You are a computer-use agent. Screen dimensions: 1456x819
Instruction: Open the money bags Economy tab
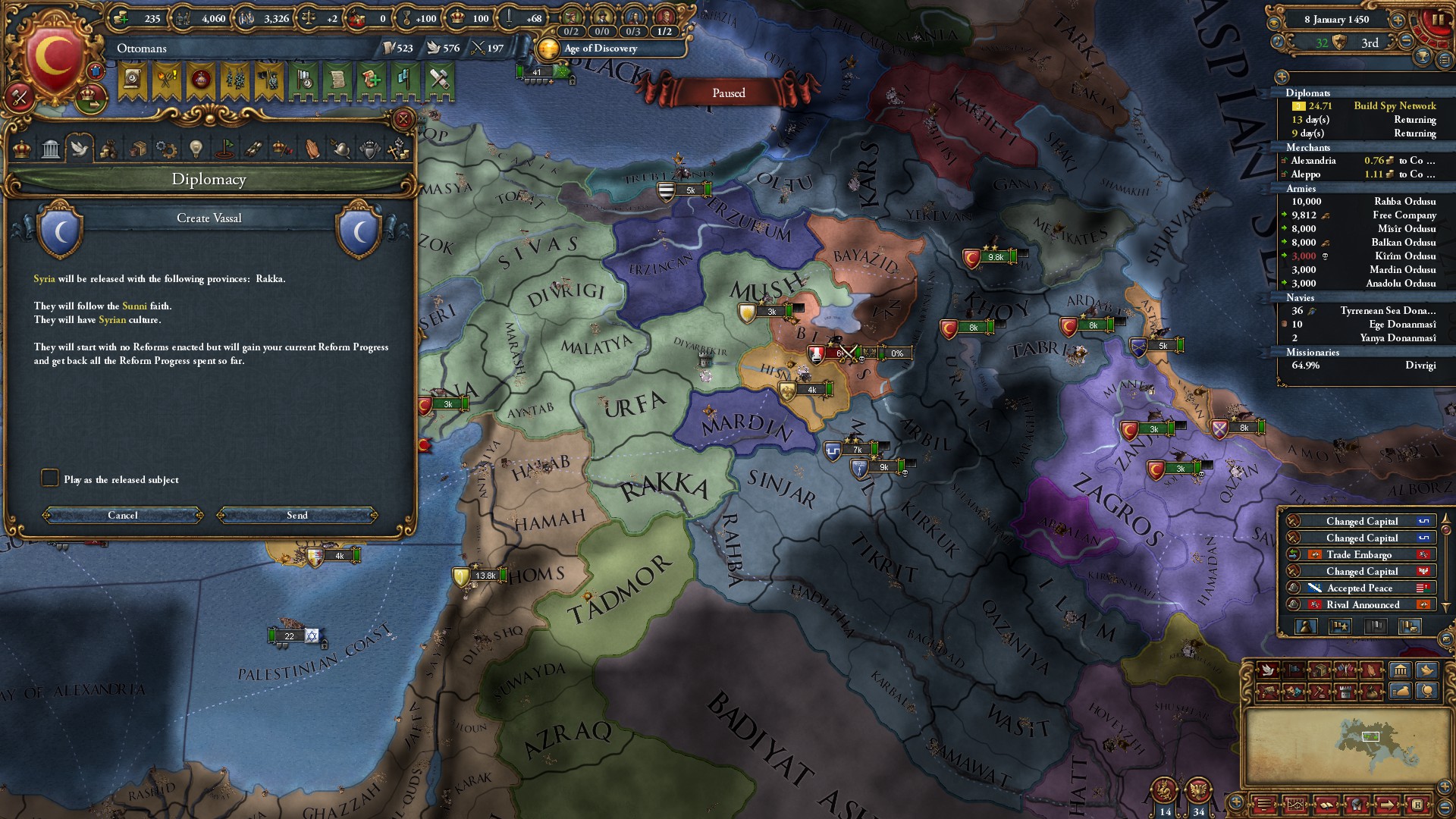coord(108,149)
